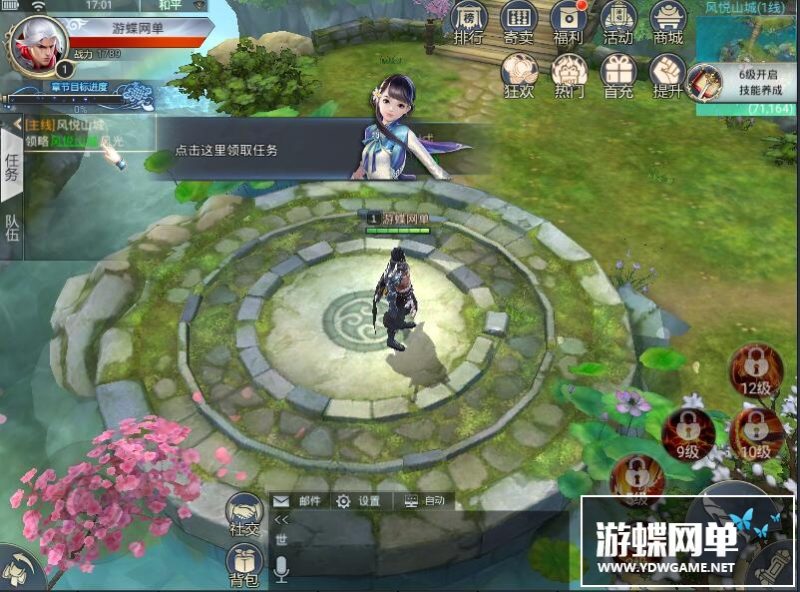Viewport: 800px width, 592px height.
Task: Toggle the 自动 auto-battle button
Action: tap(425, 501)
